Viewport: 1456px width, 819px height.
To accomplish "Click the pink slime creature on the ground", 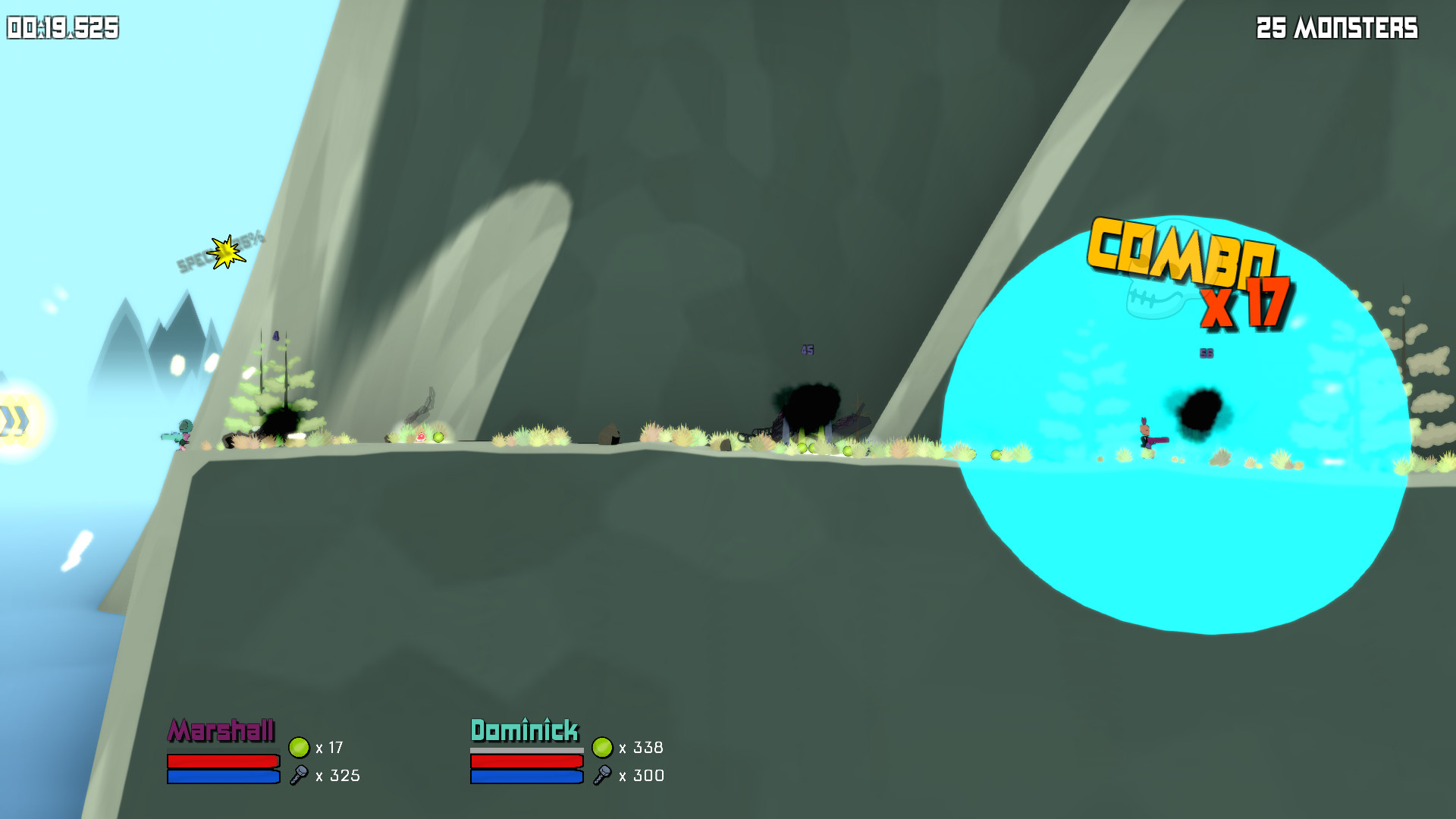I will pos(419,437).
